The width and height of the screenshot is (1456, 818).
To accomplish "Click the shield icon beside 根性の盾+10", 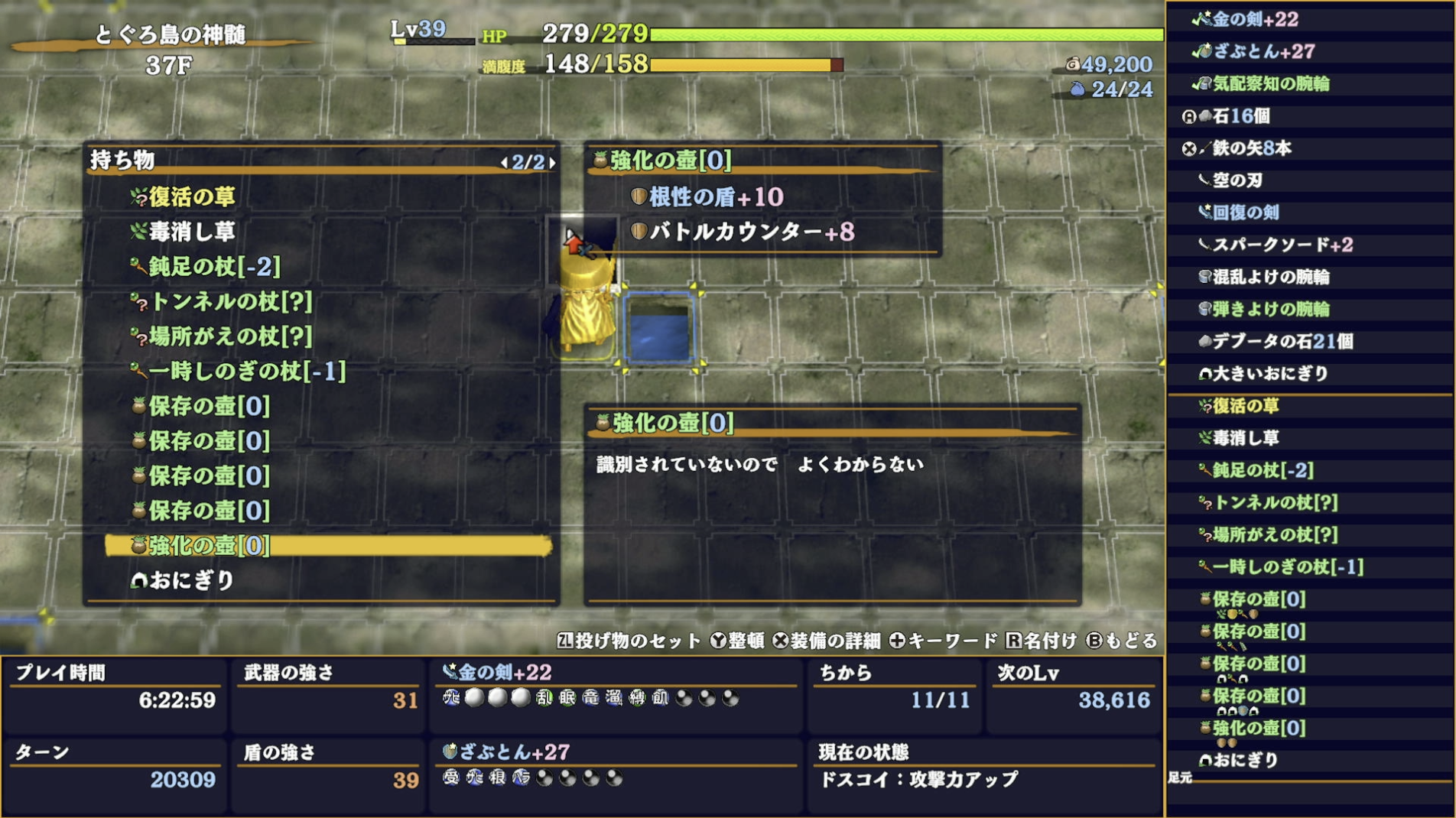I will (x=637, y=197).
